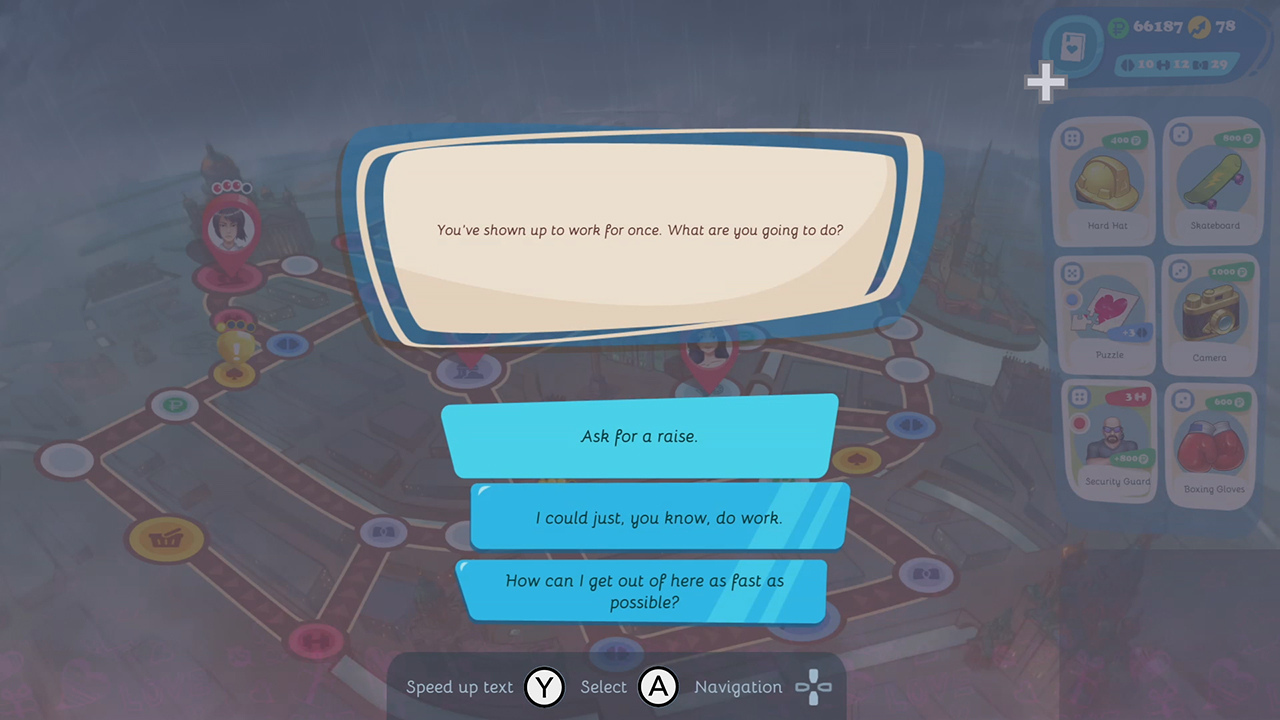1280x720 pixels.
Task: Click the Navigation d-pad icon
Action: click(813, 687)
